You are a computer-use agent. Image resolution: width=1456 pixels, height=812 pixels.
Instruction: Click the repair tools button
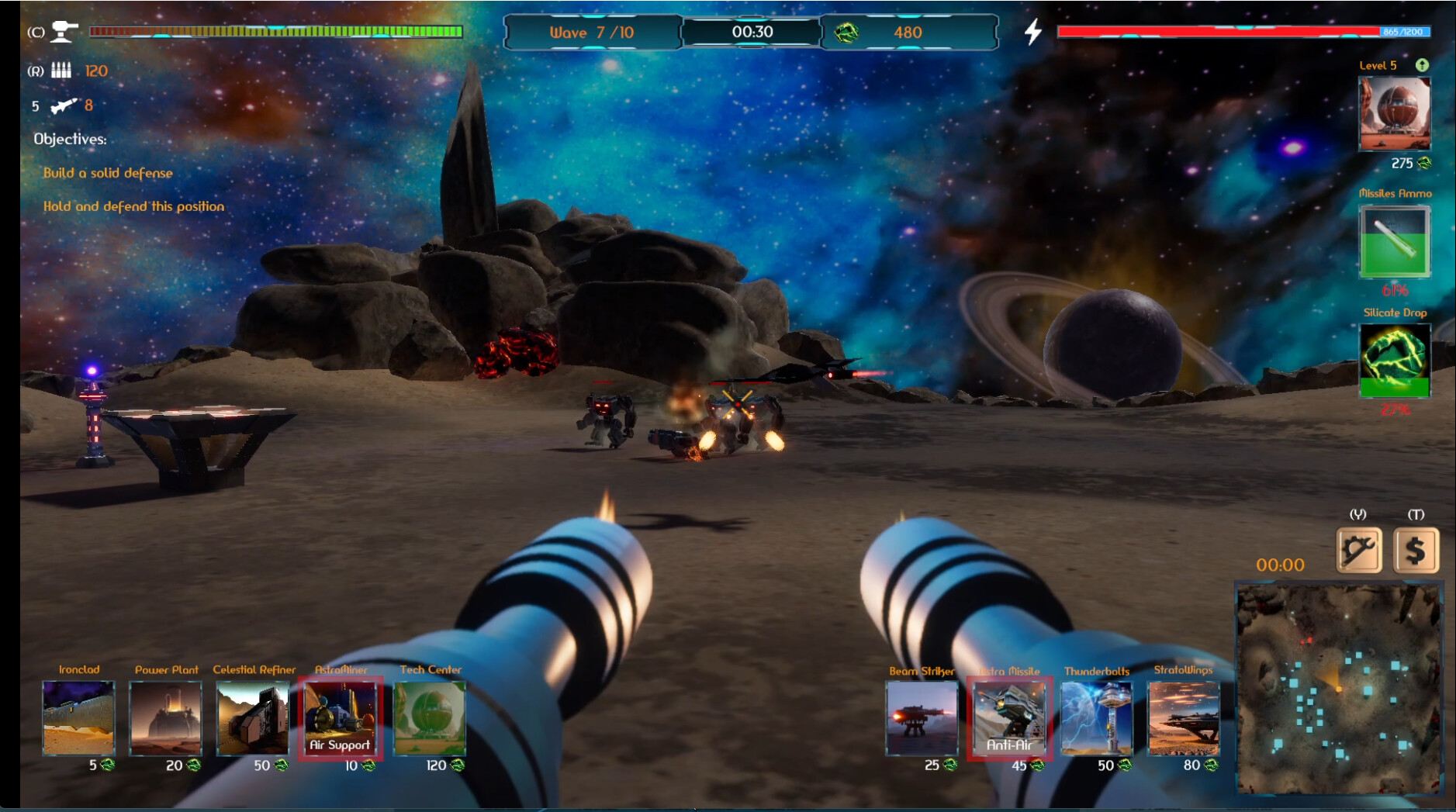click(1359, 551)
